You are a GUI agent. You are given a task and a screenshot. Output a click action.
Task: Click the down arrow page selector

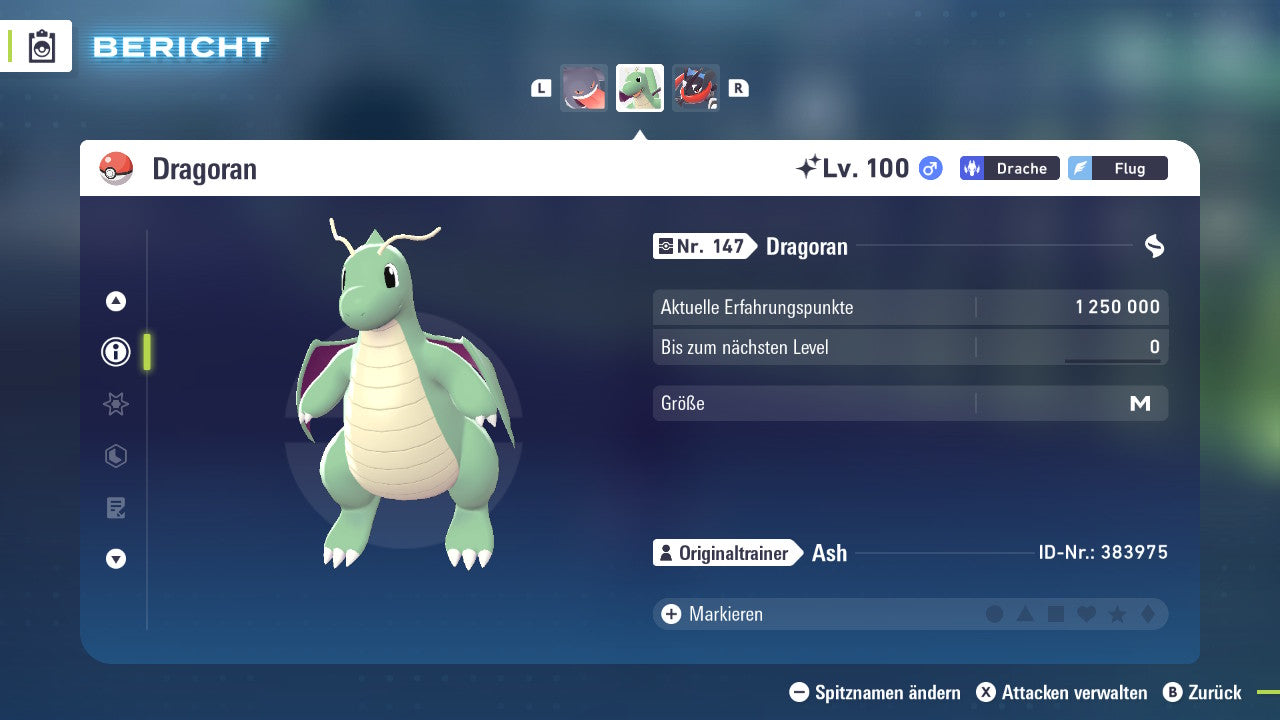(x=116, y=559)
